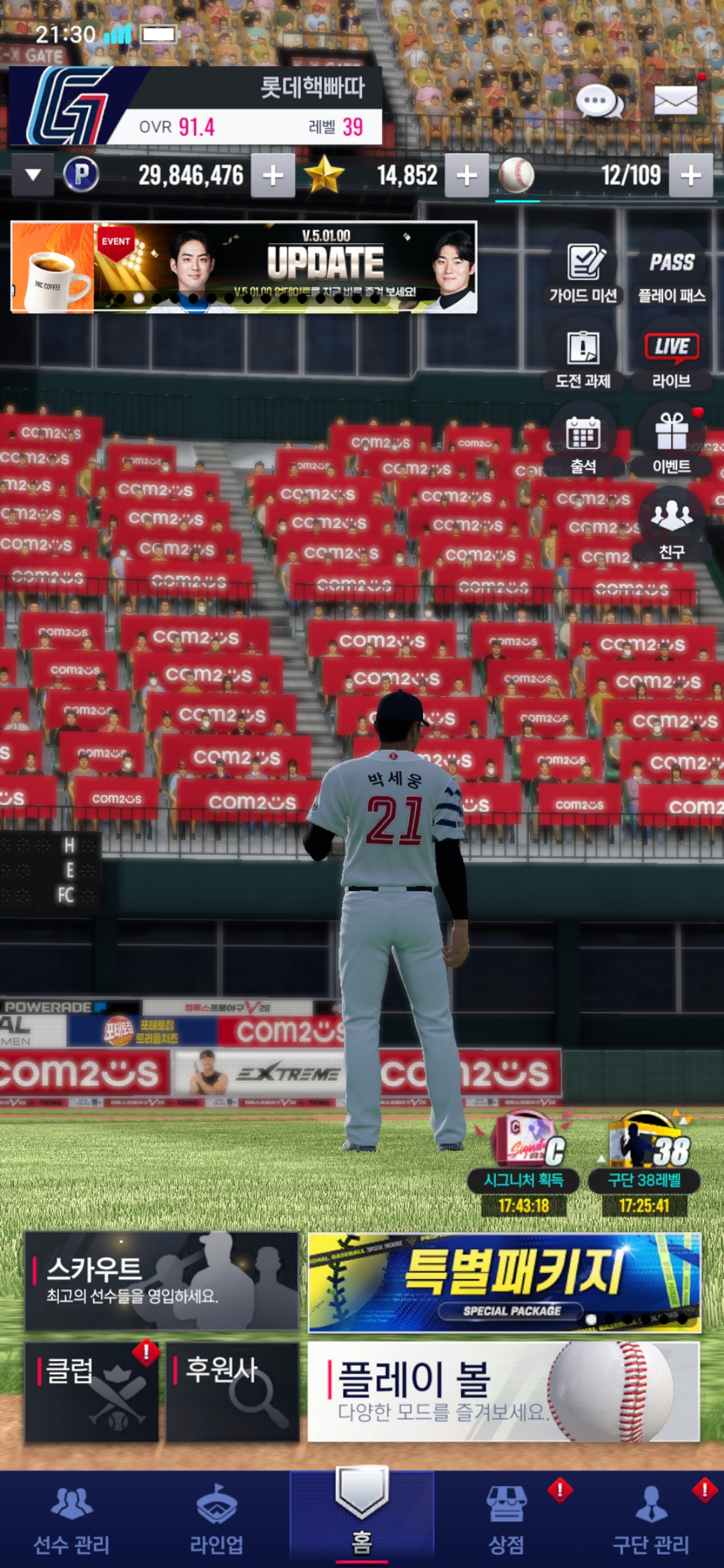Viewport: 724px width, 1568px height.
Task: Open the V.5.01.00 UPDATE event banner
Action: (244, 267)
